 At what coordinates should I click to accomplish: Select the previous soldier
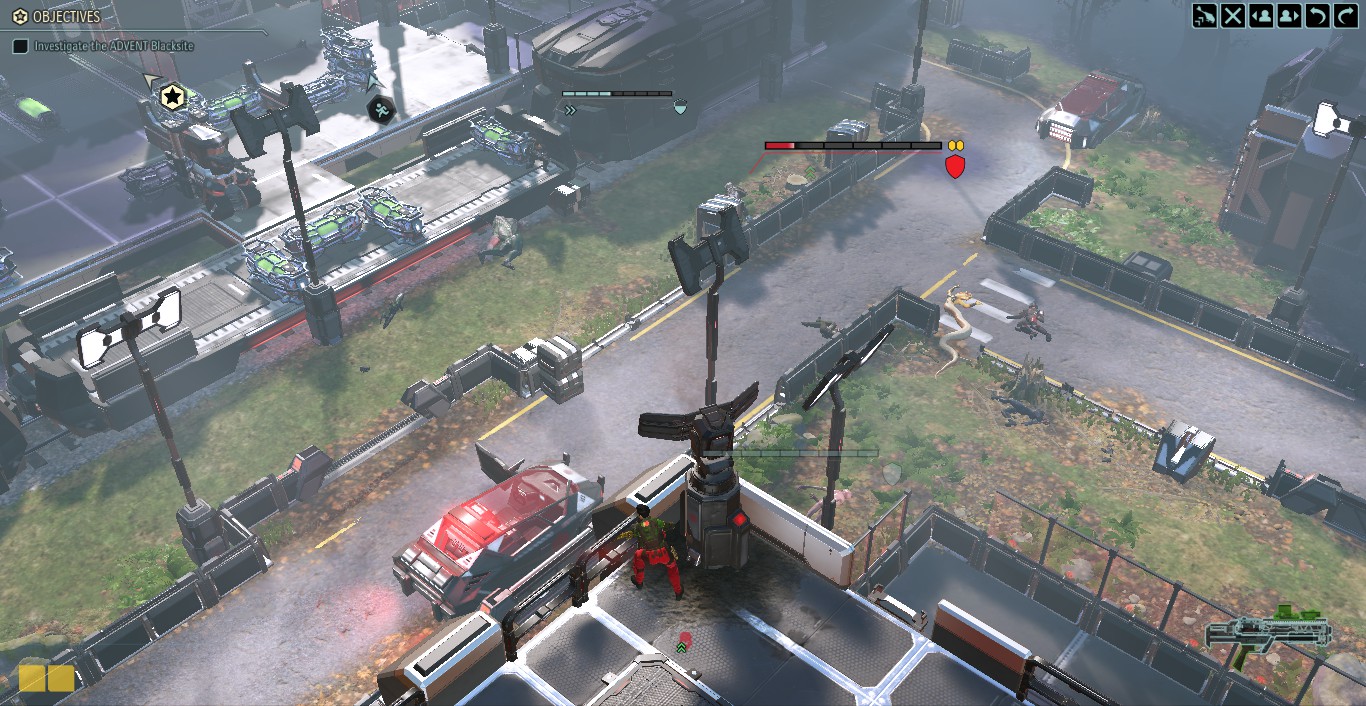[x=1261, y=16]
